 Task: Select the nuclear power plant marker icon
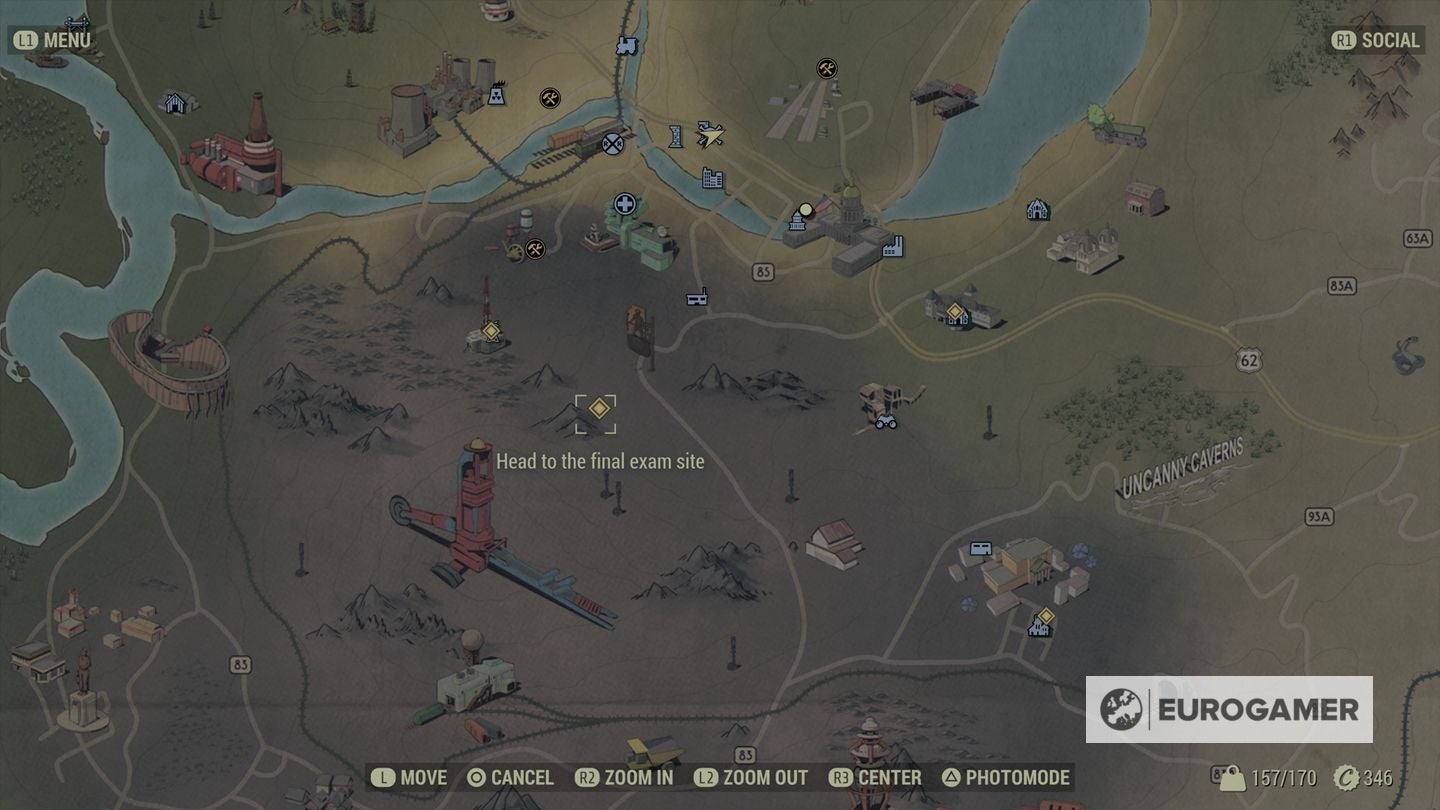pyautogui.click(x=495, y=96)
